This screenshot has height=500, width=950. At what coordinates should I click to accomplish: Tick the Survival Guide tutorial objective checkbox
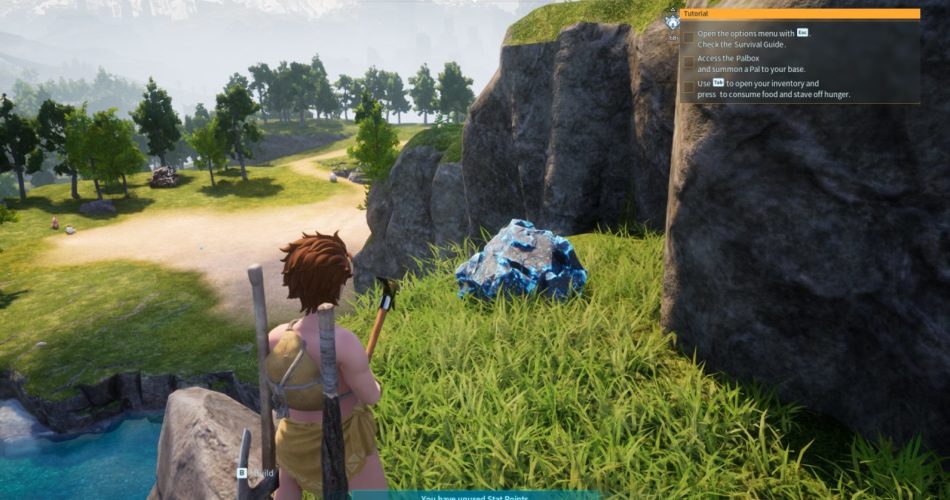(688, 38)
